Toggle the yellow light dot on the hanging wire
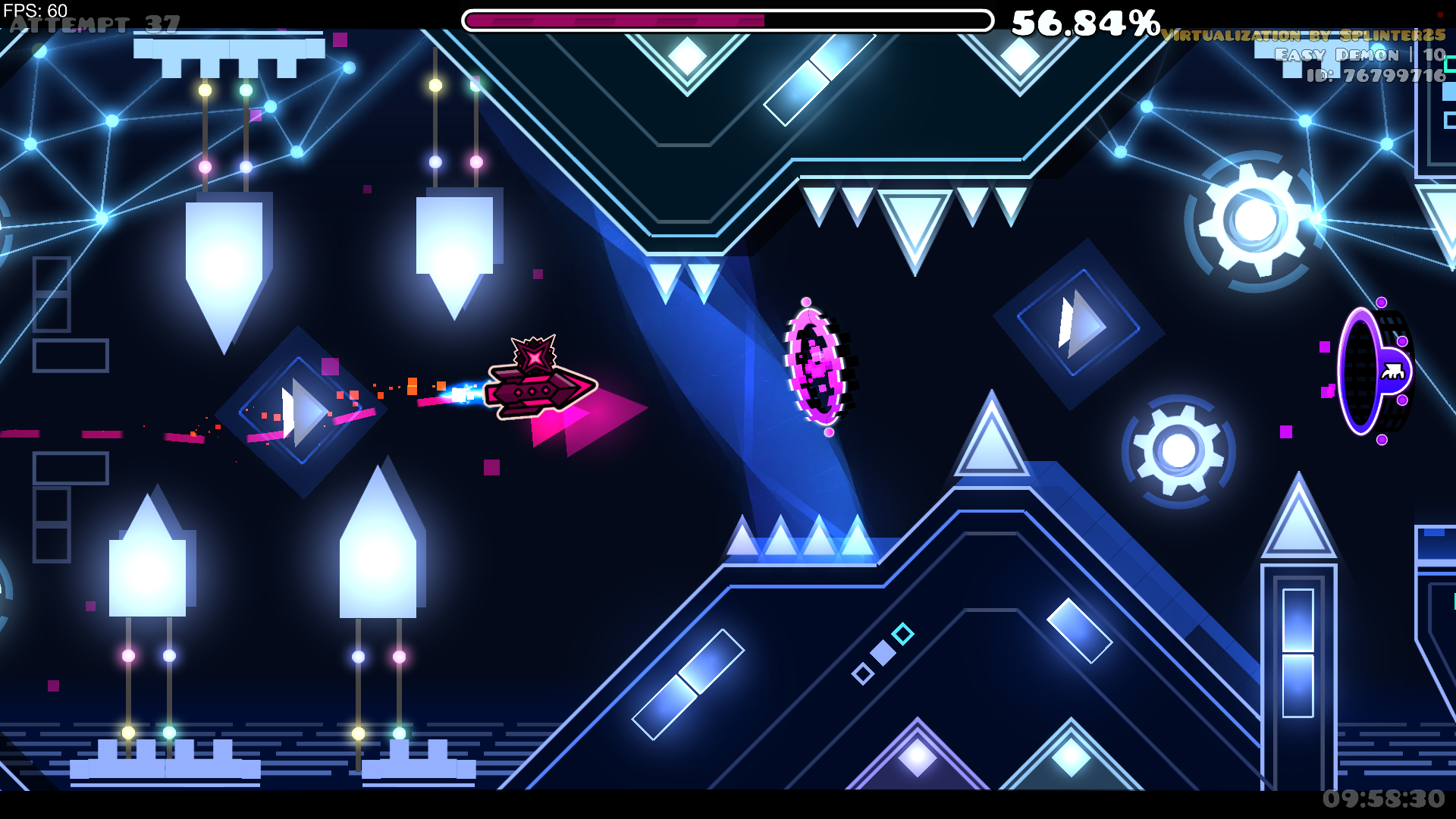The width and height of the screenshot is (1456, 819). click(206, 90)
